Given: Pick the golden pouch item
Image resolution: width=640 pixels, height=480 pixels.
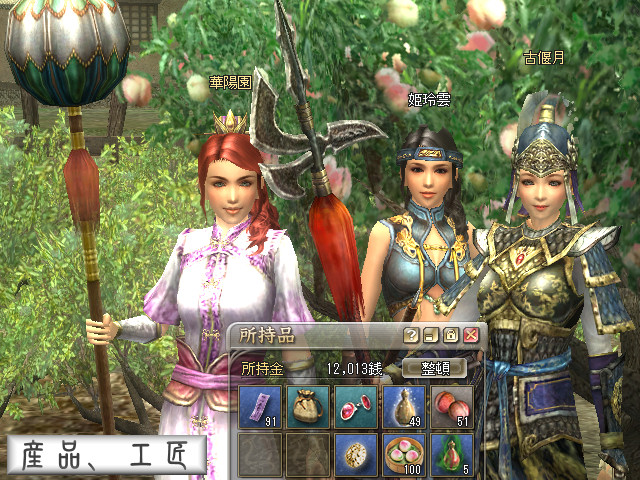Looking at the screenshot, I should point(308,407).
